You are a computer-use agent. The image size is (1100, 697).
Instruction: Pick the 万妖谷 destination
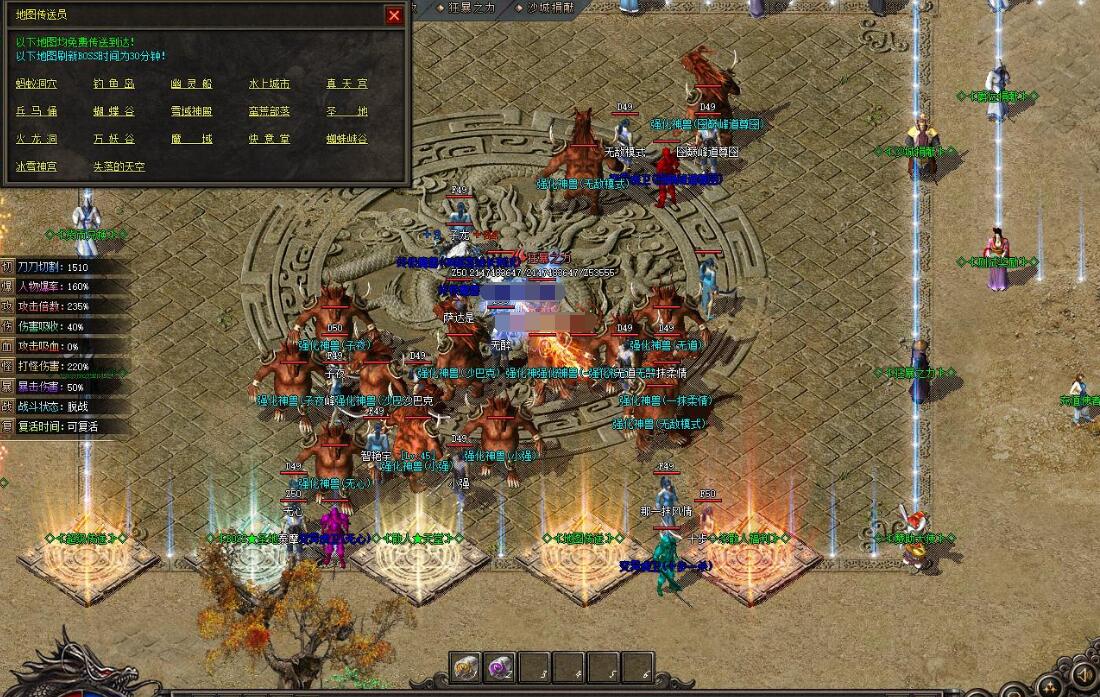tap(114, 139)
